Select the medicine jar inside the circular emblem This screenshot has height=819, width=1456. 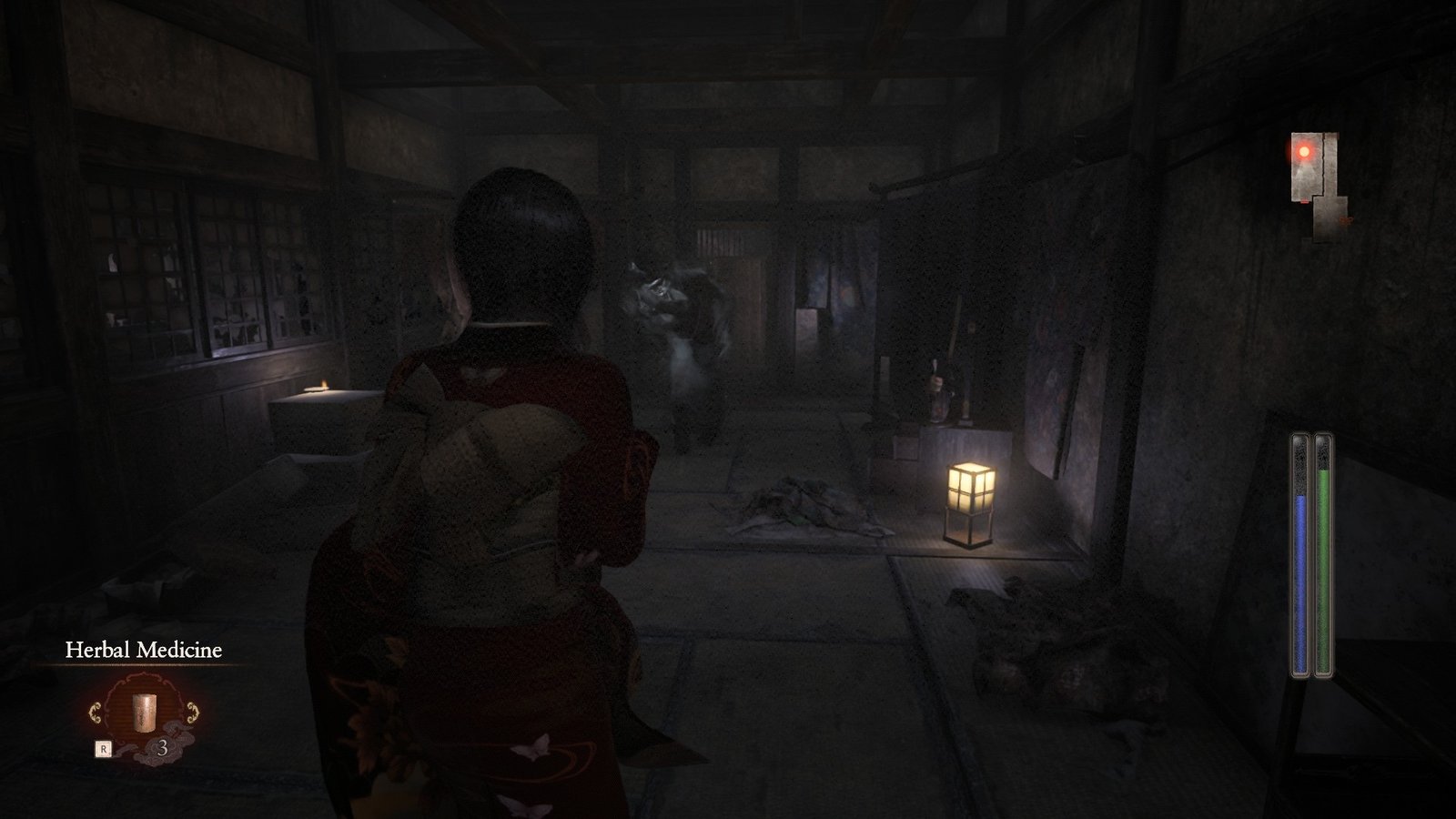pyautogui.click(x=144, y=712)
